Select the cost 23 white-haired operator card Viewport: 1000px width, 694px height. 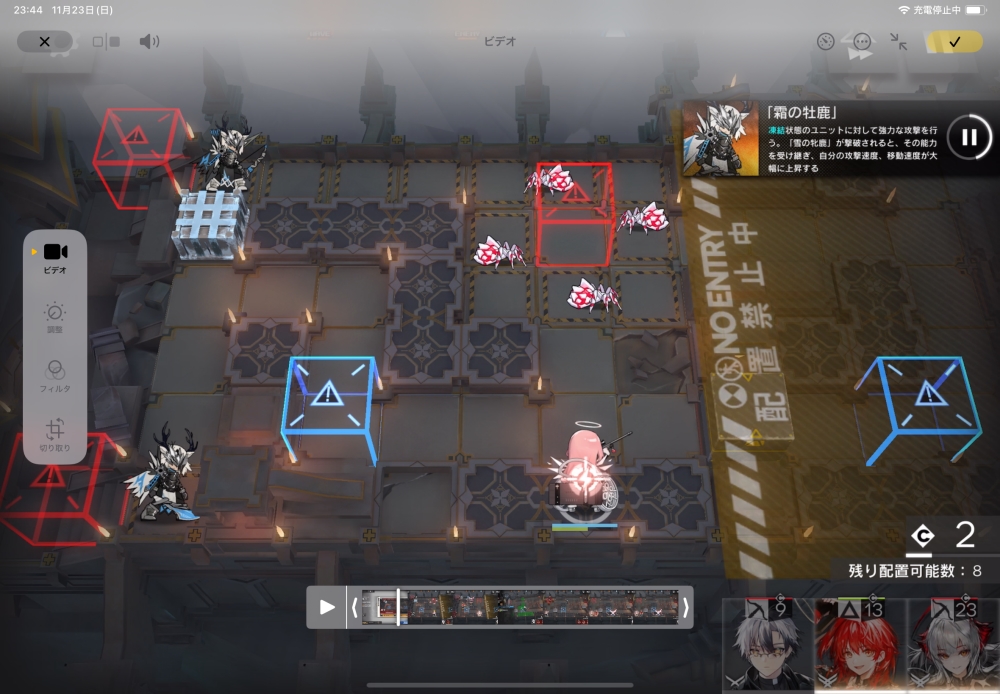(x=953, y=645)
